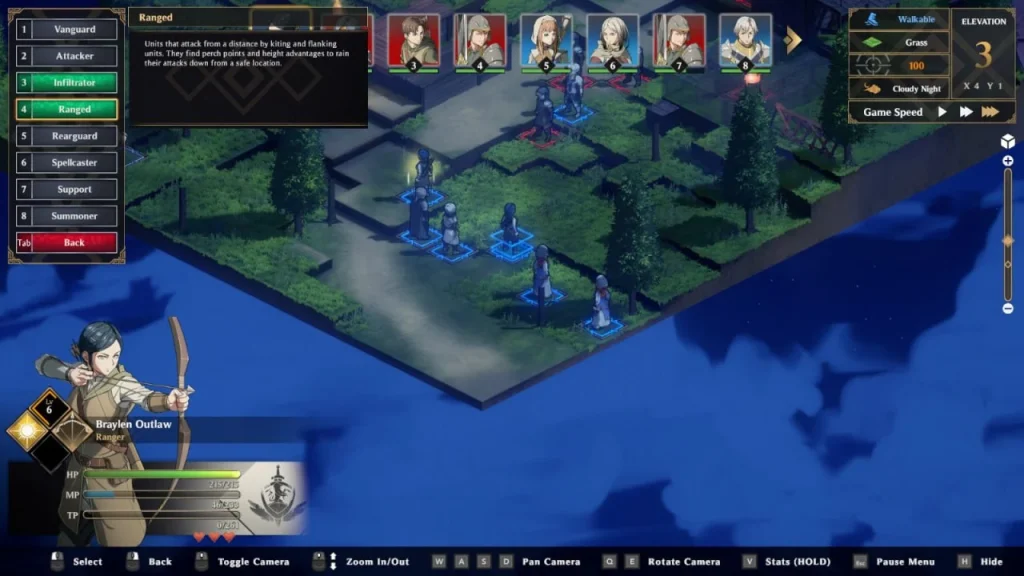The height and width of the screenshot is (576, 1024).
Task: Set game speed to triple arrow
Action: click(x=990, y=112)
